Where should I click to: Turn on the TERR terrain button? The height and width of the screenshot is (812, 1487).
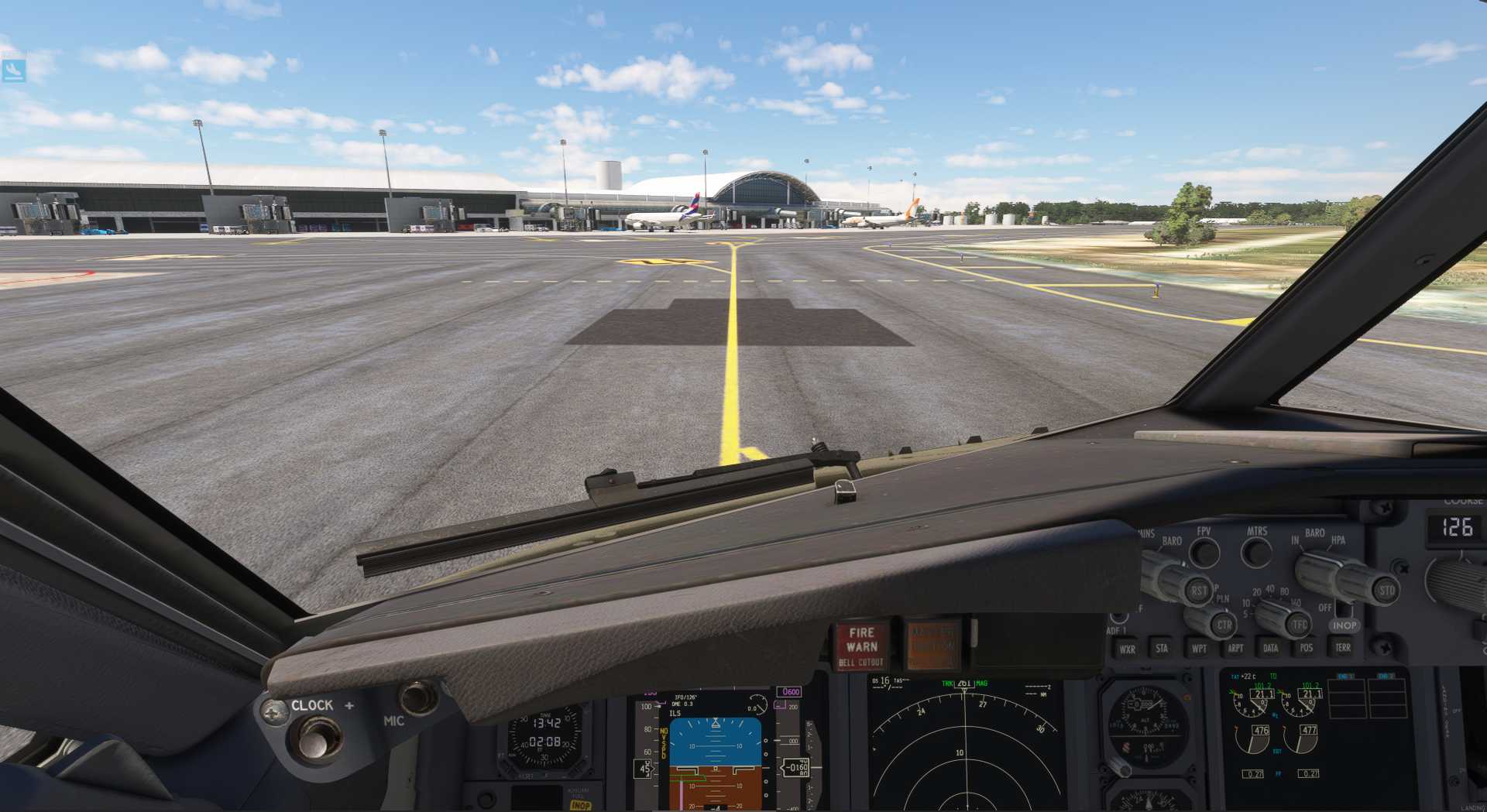1343,647
